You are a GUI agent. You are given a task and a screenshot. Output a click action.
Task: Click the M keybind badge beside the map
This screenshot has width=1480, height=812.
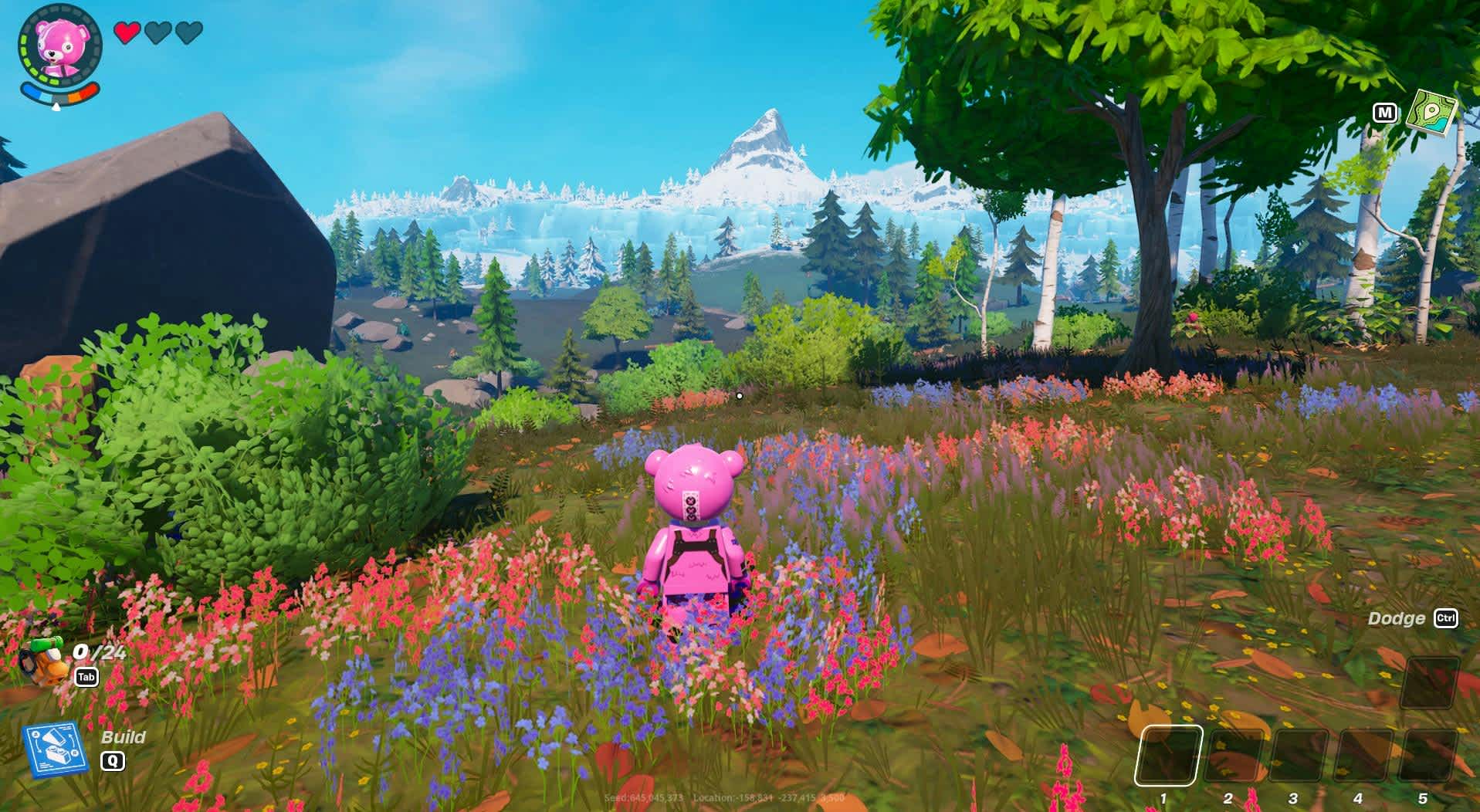click(1386, 113)
